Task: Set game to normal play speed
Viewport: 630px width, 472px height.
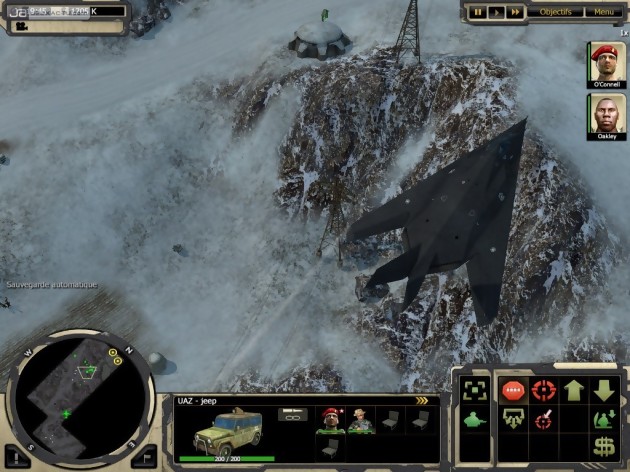Action: coord(496,12)
